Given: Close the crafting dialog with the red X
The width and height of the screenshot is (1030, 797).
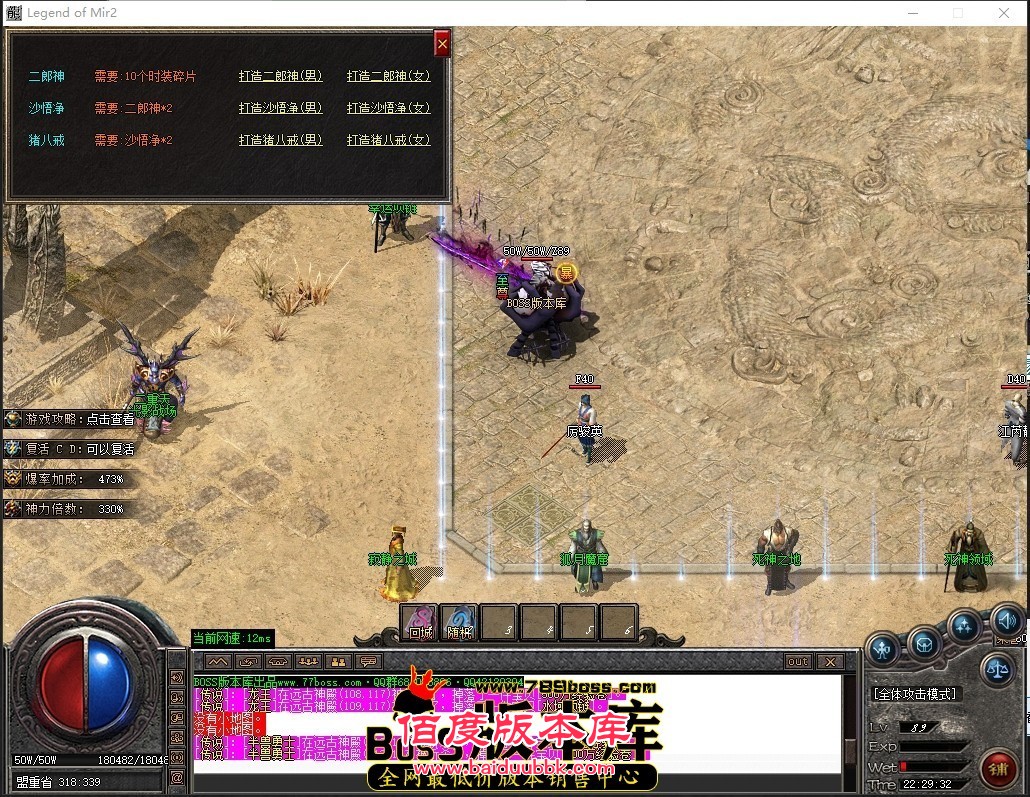Looking at the screenshot, I should pos(442,44).
